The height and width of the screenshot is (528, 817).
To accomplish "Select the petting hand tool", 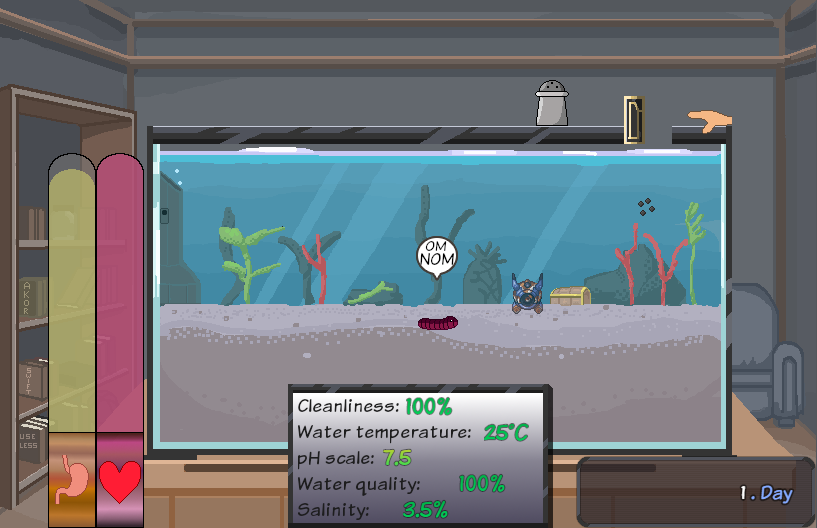I will click(x=710, y=121).
